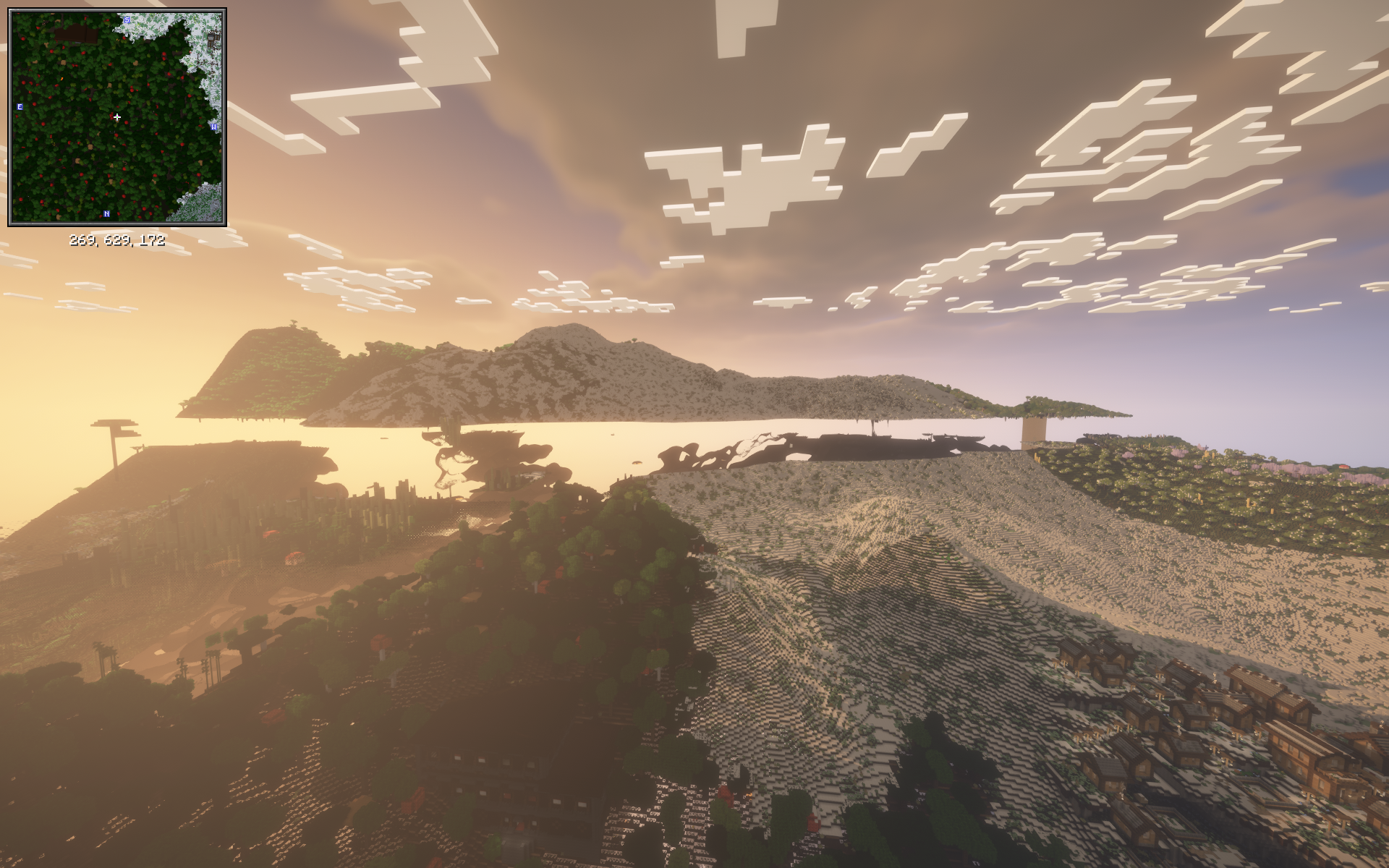Select the N compass marker on the minimap

(x=107, y=214)
